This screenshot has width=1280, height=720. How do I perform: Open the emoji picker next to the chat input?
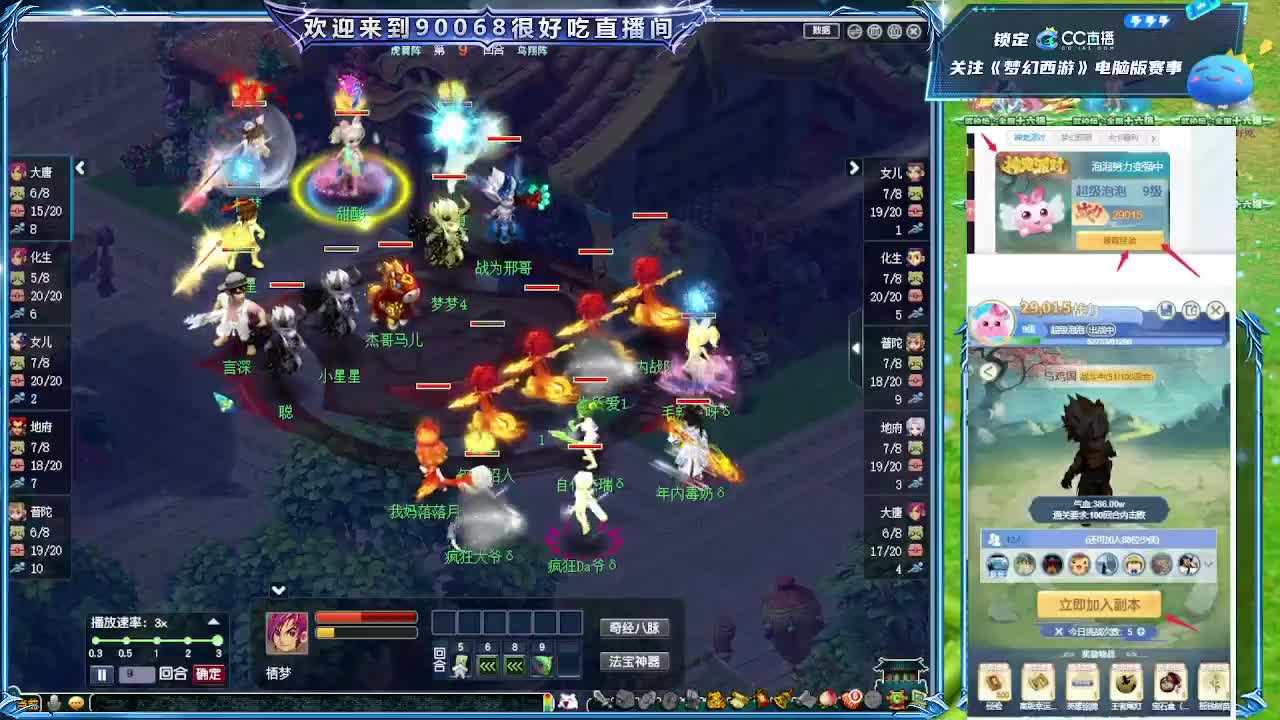pos(76,702)
